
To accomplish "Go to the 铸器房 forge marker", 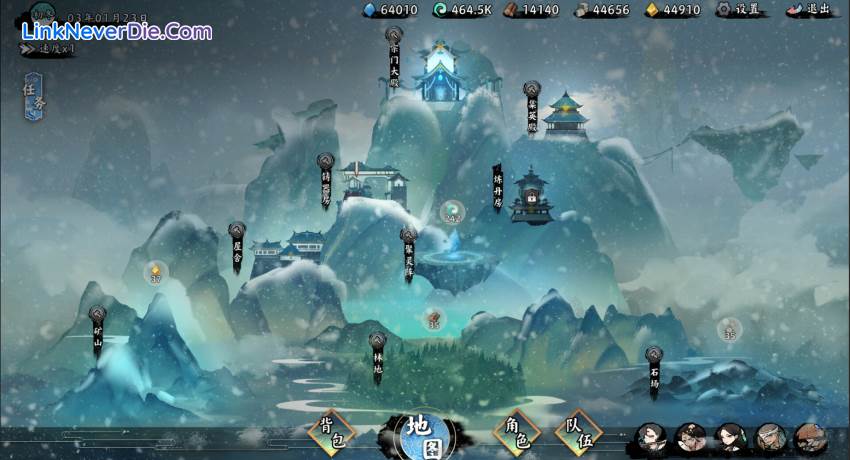I will point(325,180).
